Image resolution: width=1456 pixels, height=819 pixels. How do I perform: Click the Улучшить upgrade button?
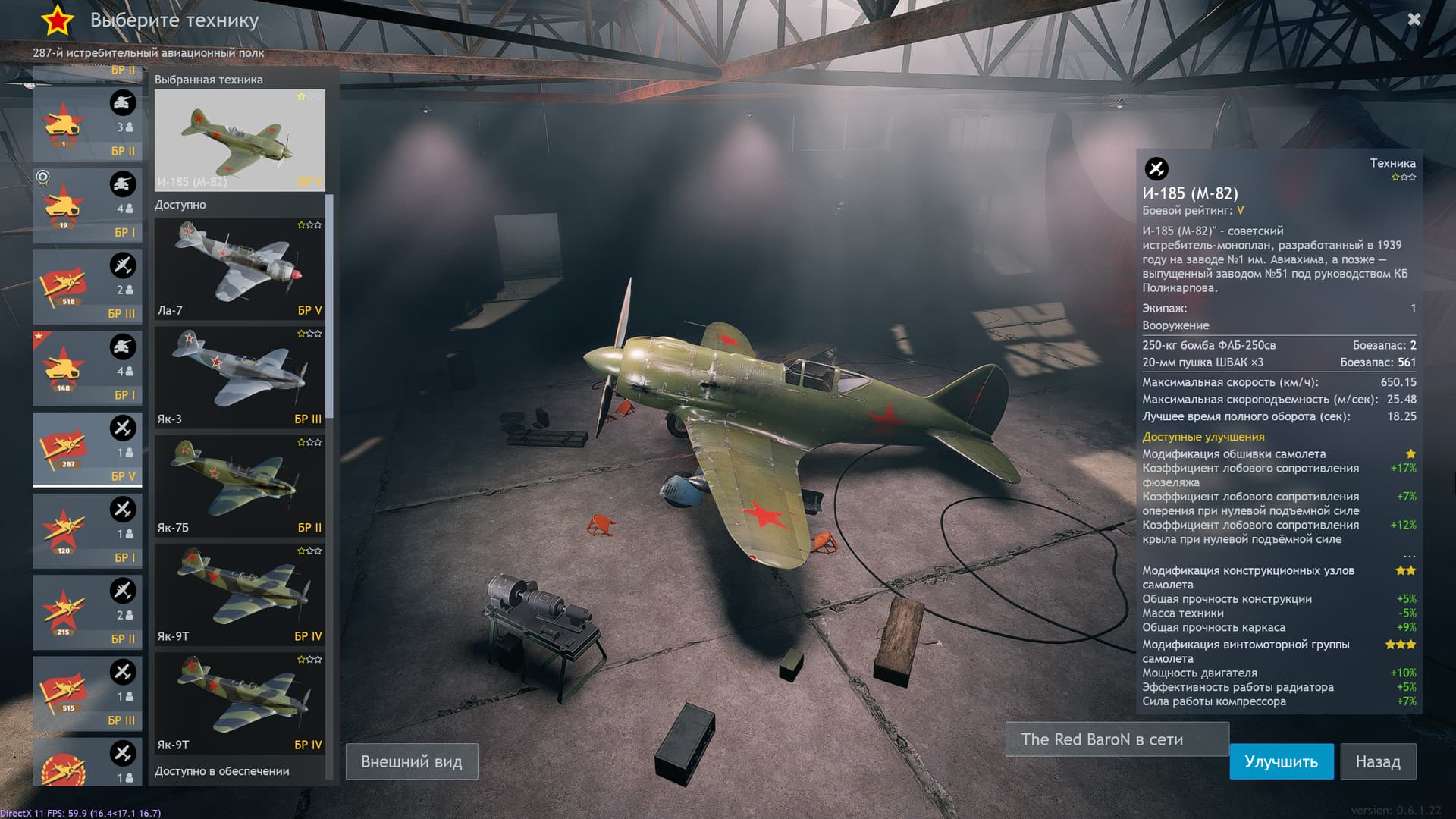[1281, 761]
